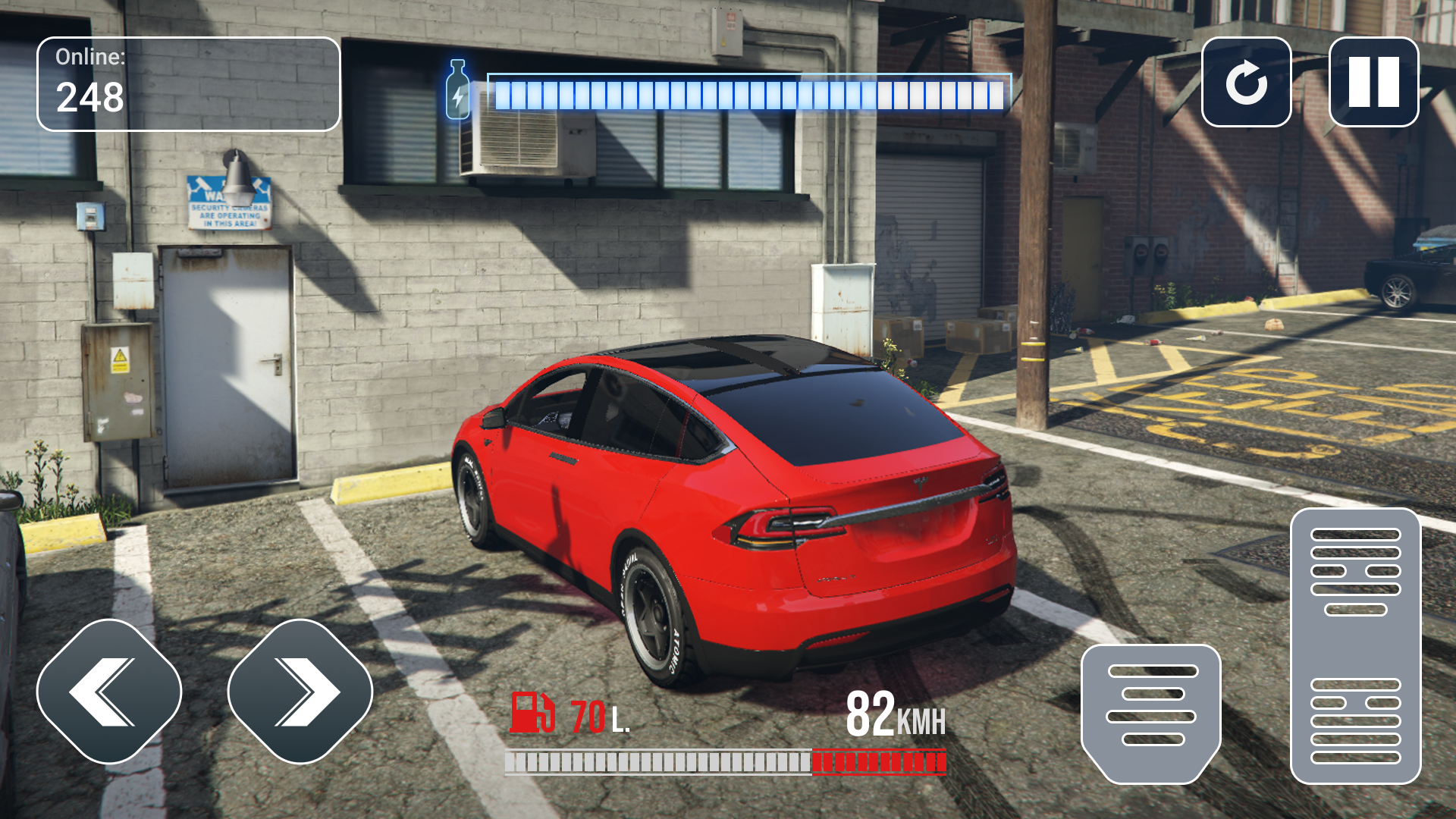Push the tall accelerator pedal
Viewport: 1456px width, 819px height.
[x=1355, y=646]
